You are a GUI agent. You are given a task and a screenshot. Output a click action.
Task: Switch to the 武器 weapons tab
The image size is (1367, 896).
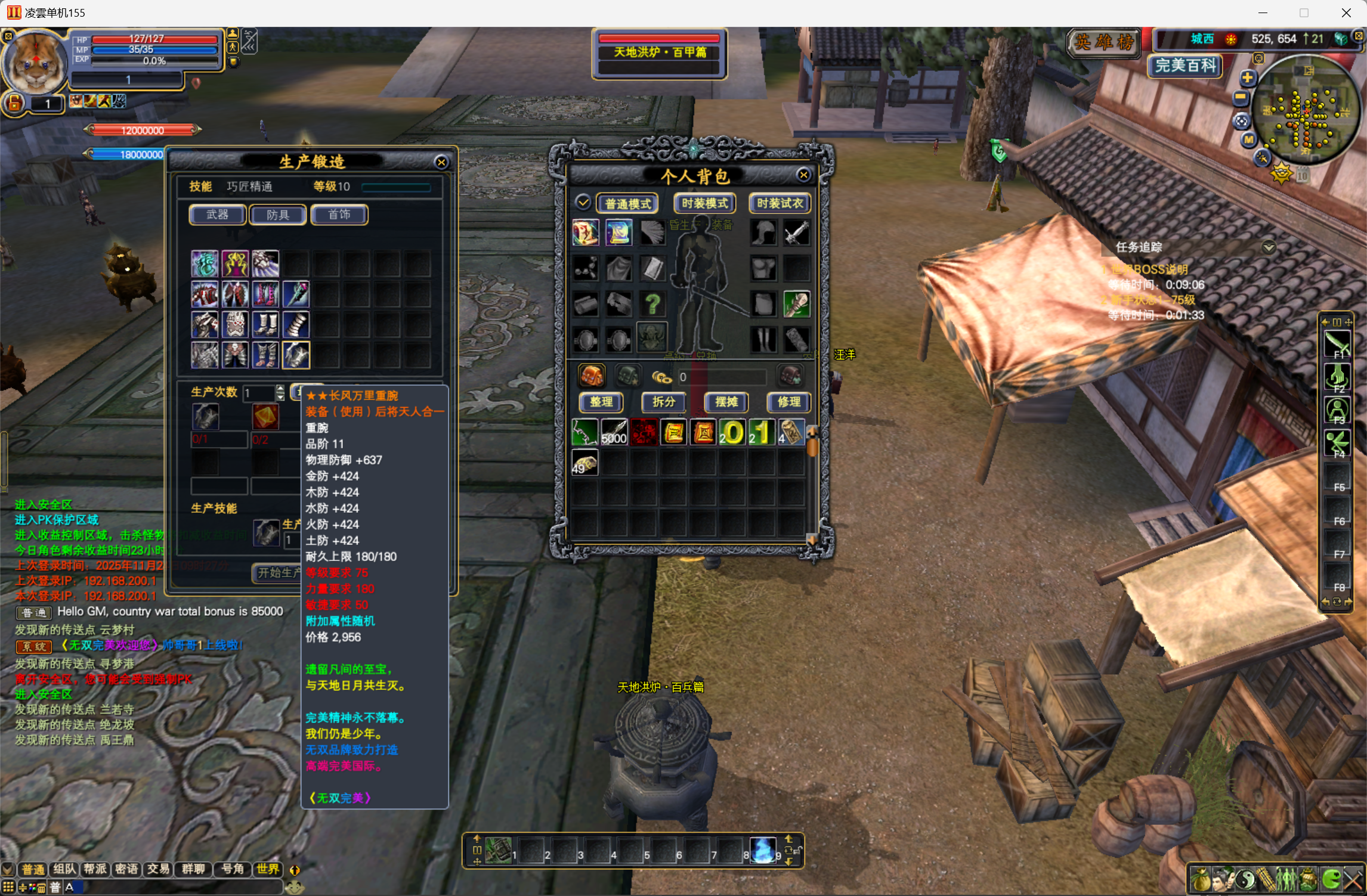pyautogui.click(x=217, y=215)
